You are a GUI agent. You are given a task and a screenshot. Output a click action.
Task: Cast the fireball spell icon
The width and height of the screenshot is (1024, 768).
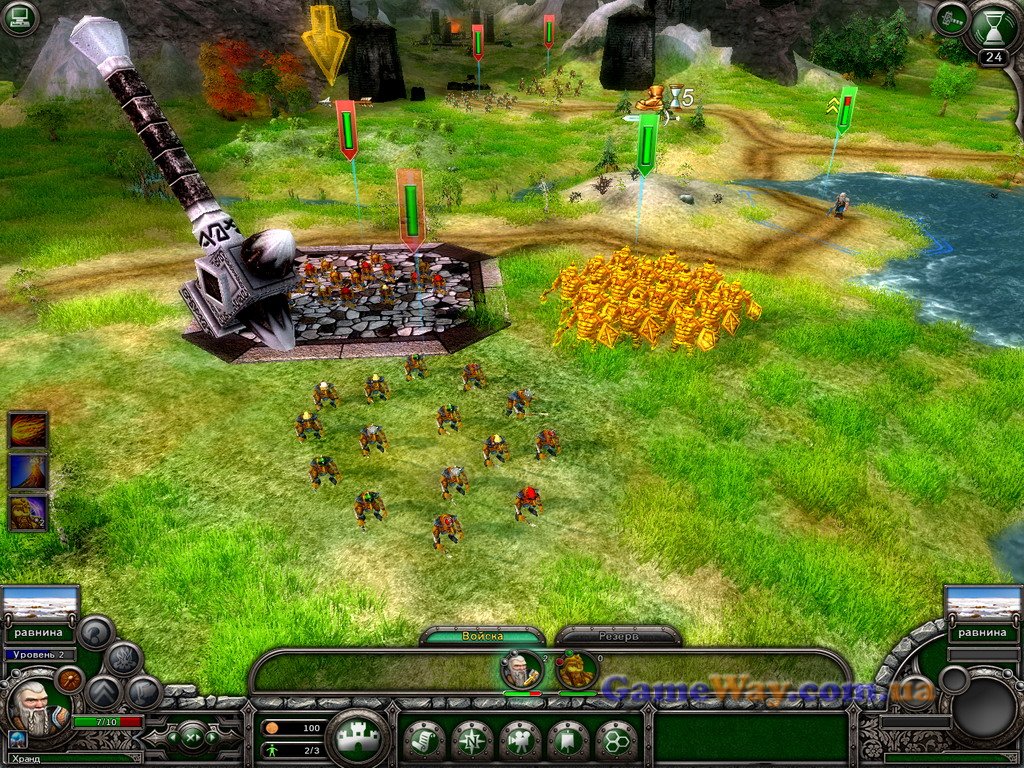(x=28, y=430)
